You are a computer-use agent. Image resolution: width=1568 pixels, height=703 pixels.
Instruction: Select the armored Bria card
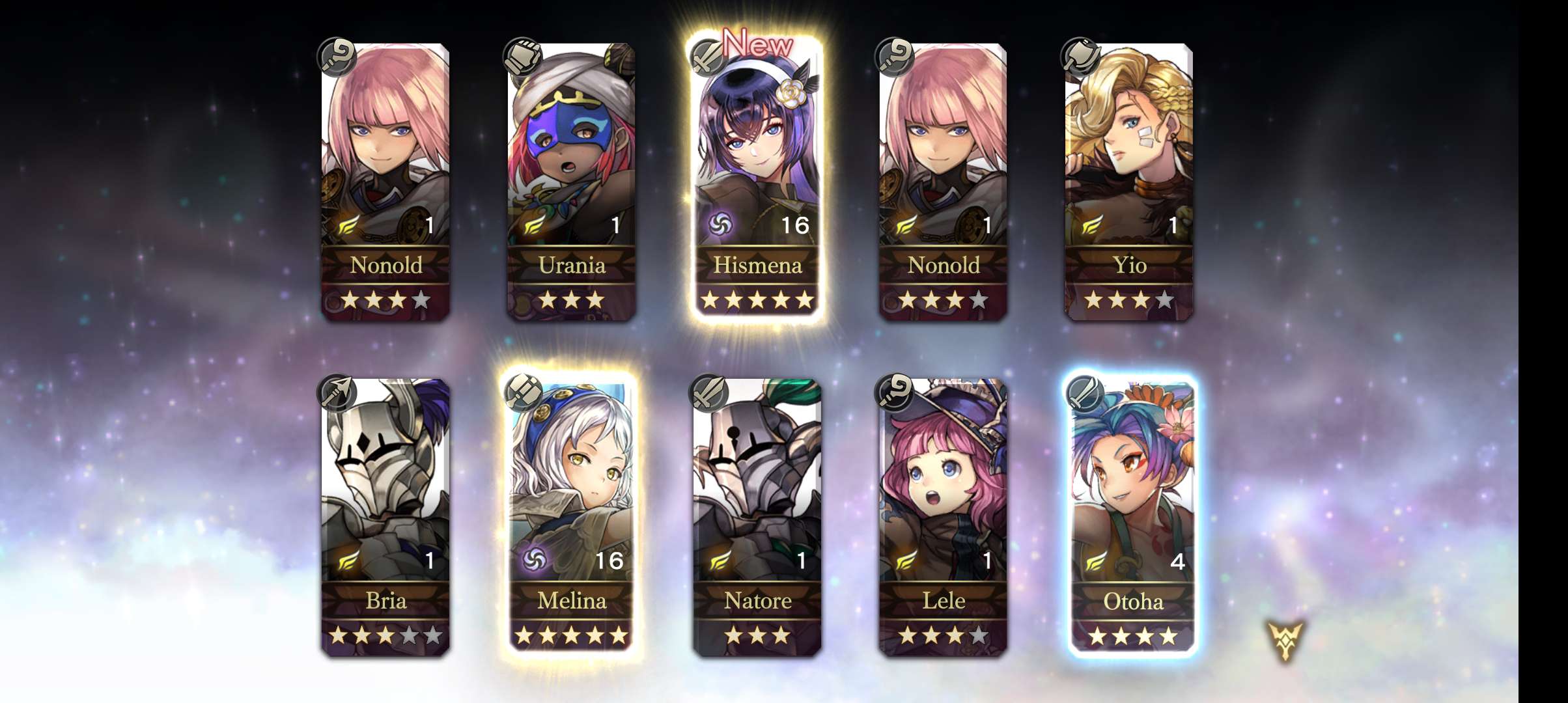(x=385, y=517)
